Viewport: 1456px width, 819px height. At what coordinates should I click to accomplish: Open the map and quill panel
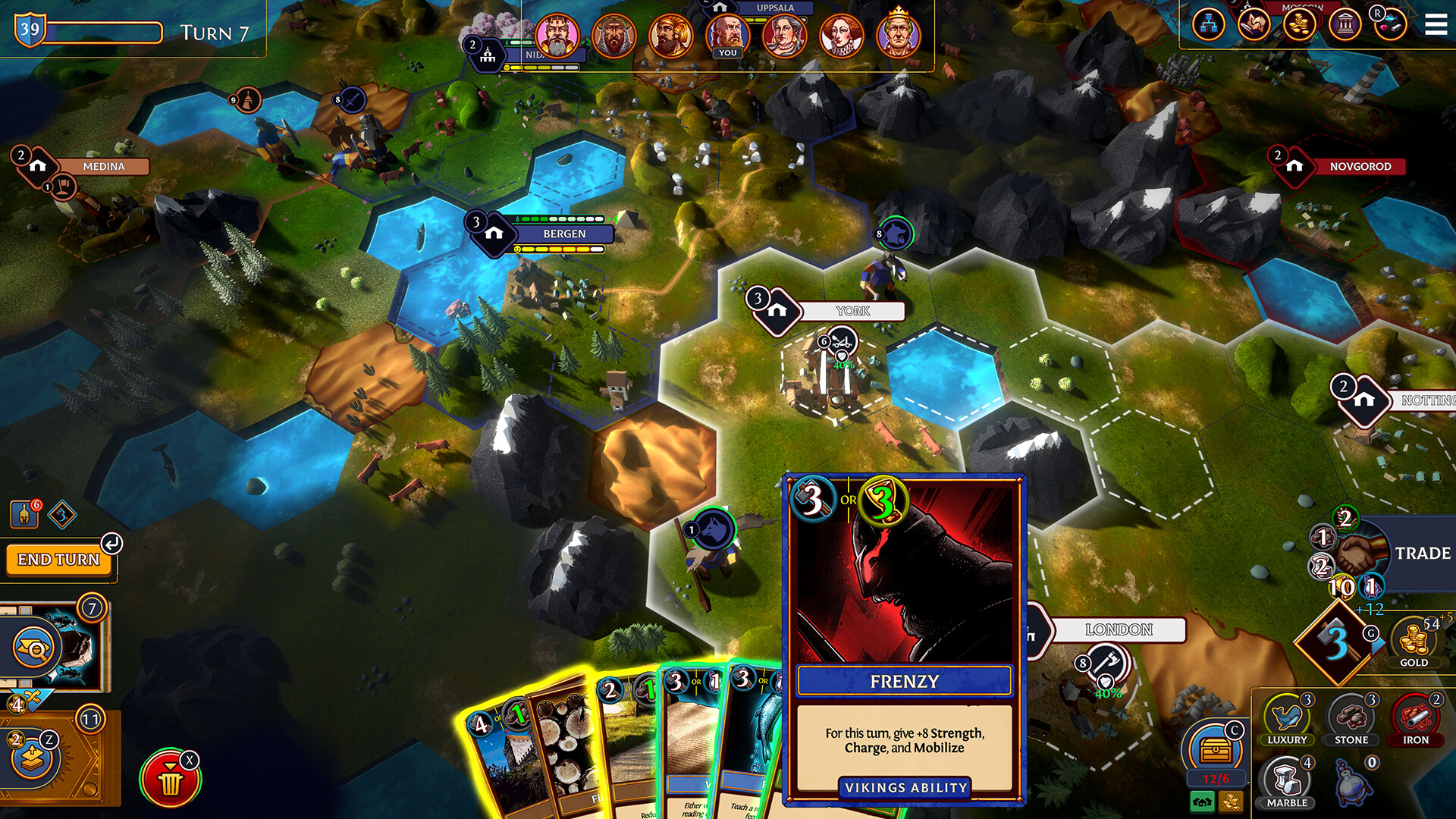pyautogui.click(x=1254, y=25)
